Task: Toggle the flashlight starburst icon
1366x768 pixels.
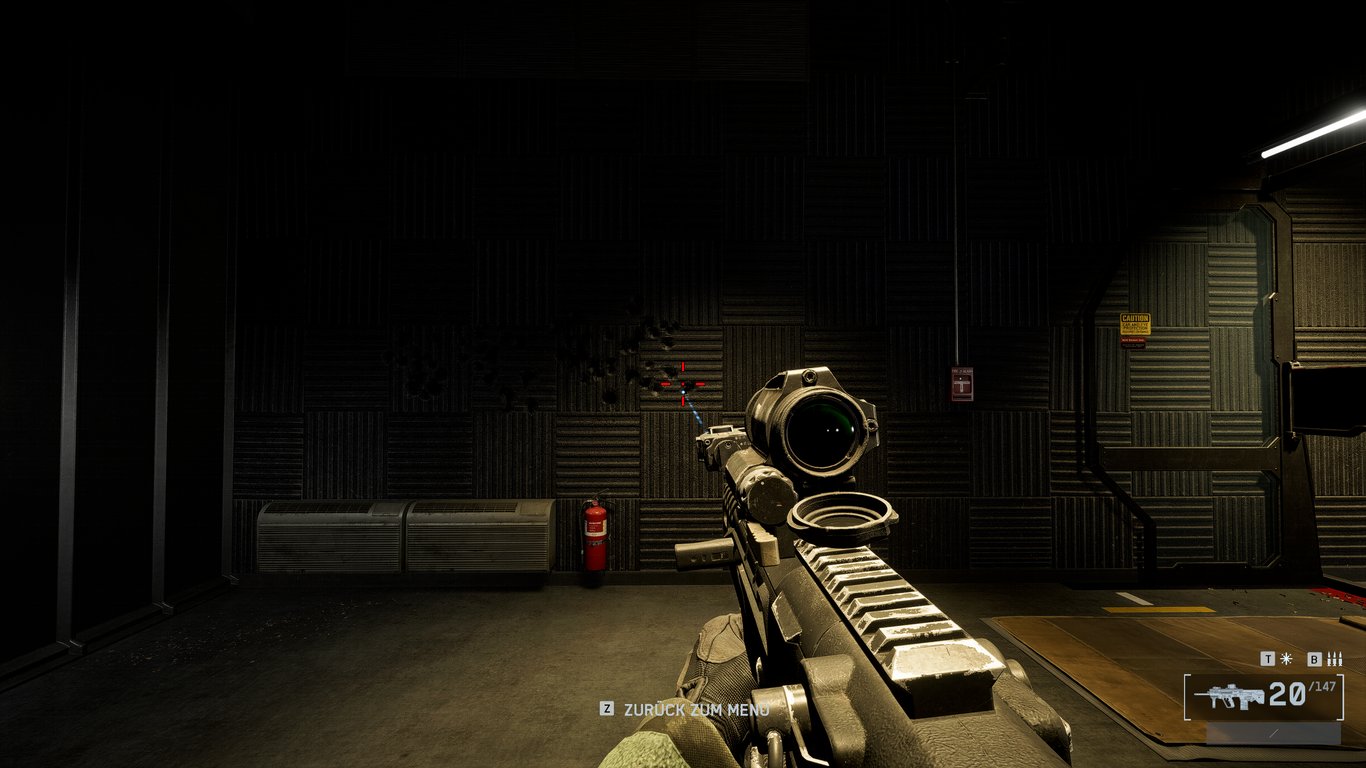Action: [x=1286, y=659]
